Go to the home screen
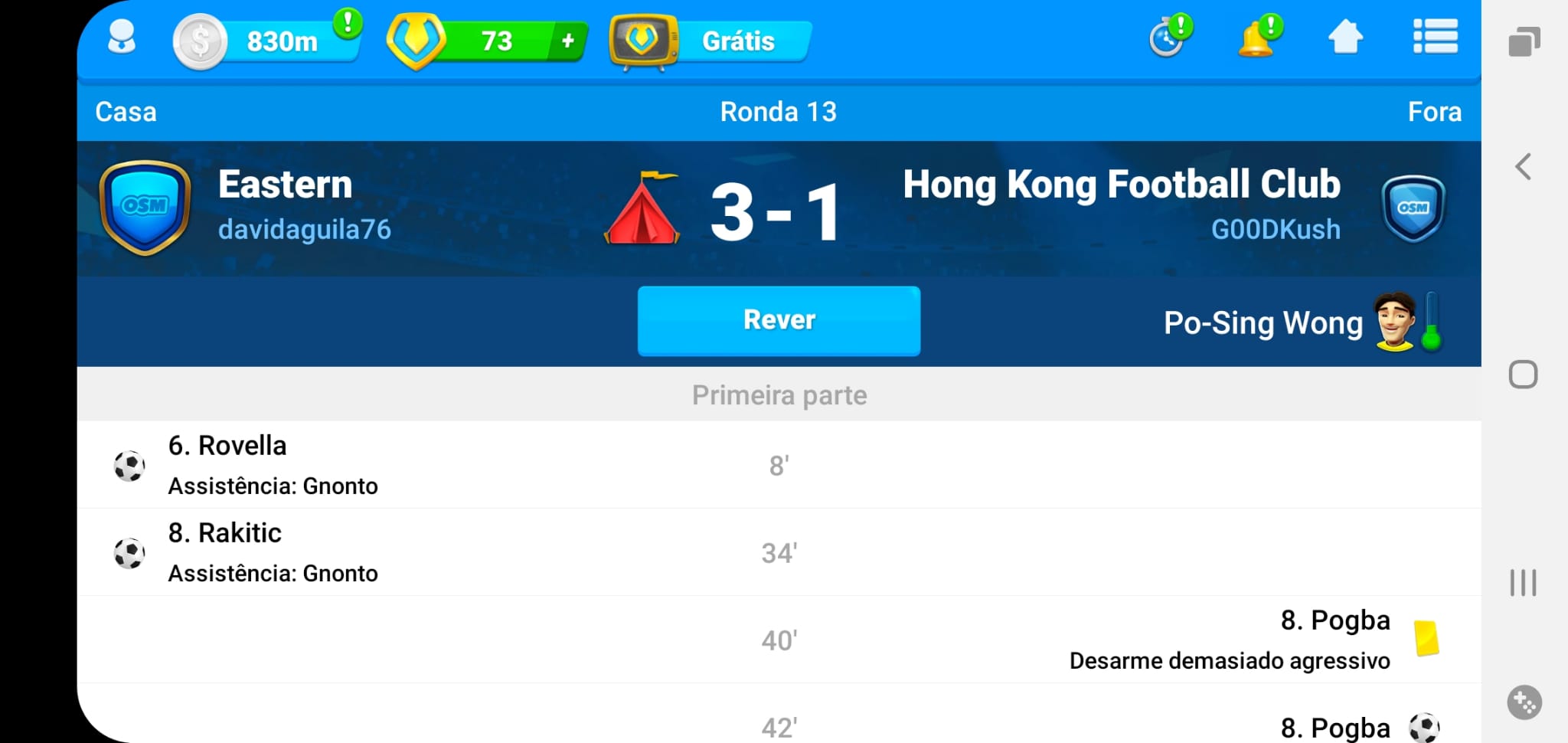The image size is (1568, 743). point(1345,37)
